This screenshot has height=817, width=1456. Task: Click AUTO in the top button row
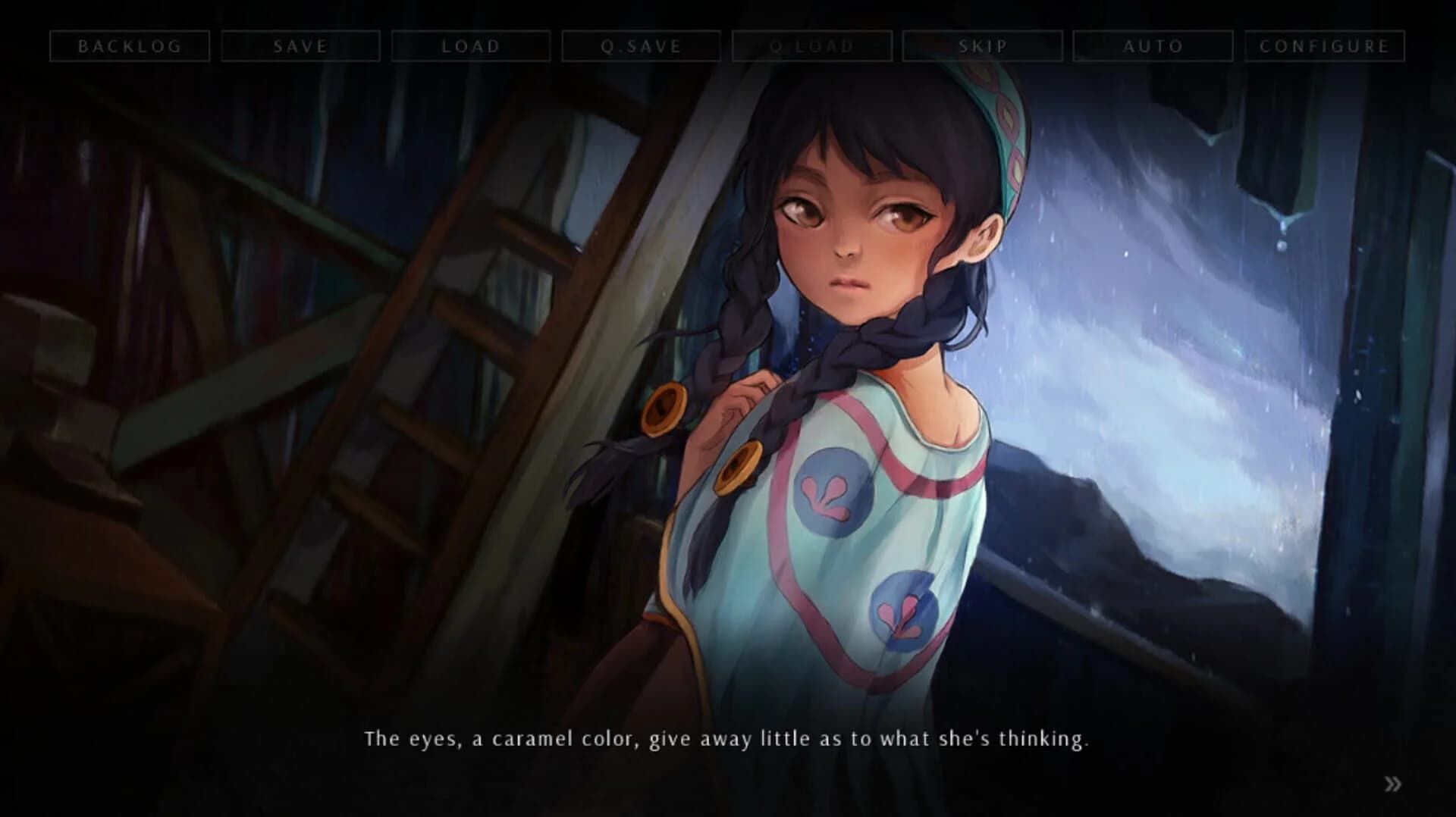pos(1153,45)
